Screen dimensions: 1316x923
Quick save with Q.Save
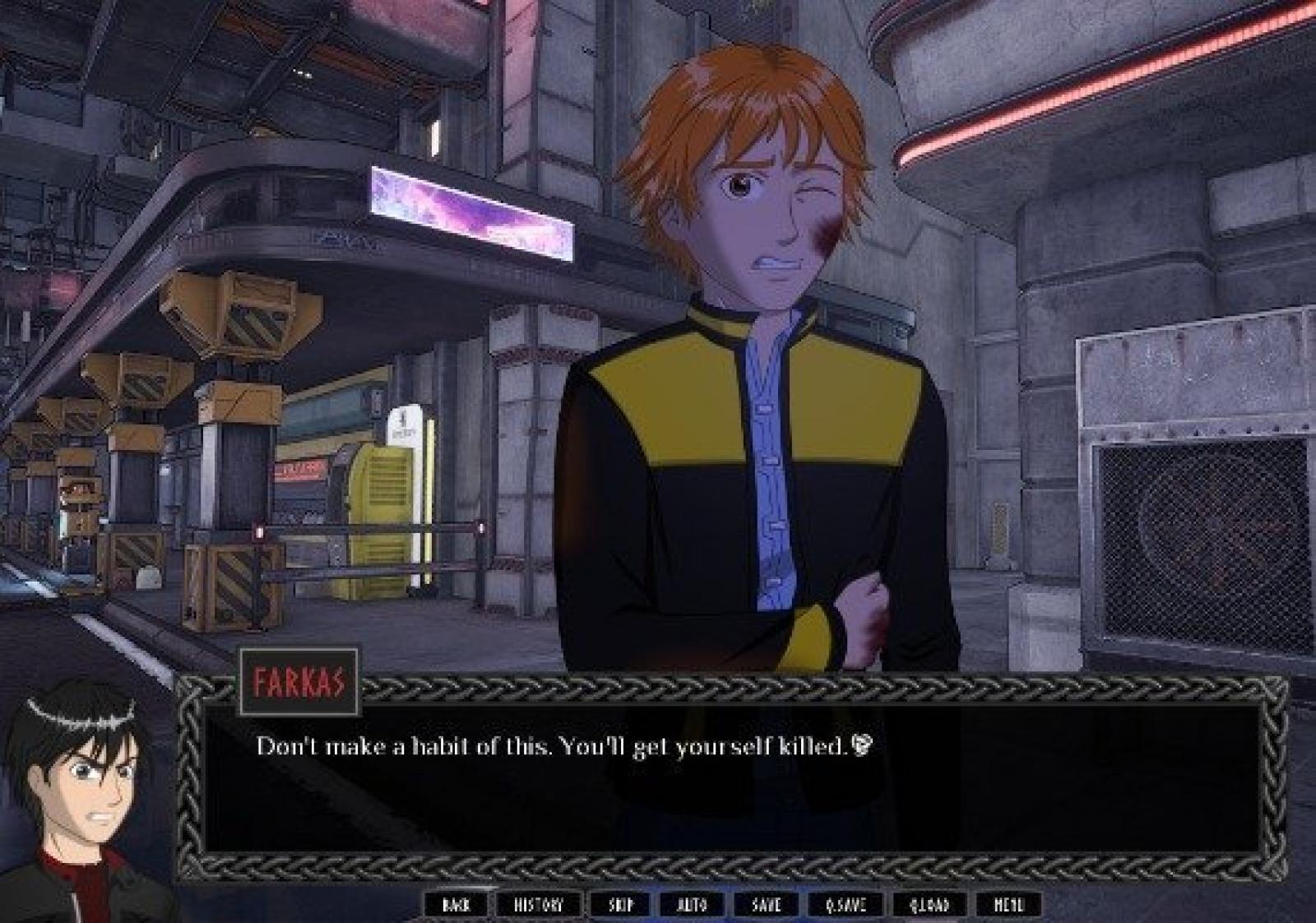846,905
